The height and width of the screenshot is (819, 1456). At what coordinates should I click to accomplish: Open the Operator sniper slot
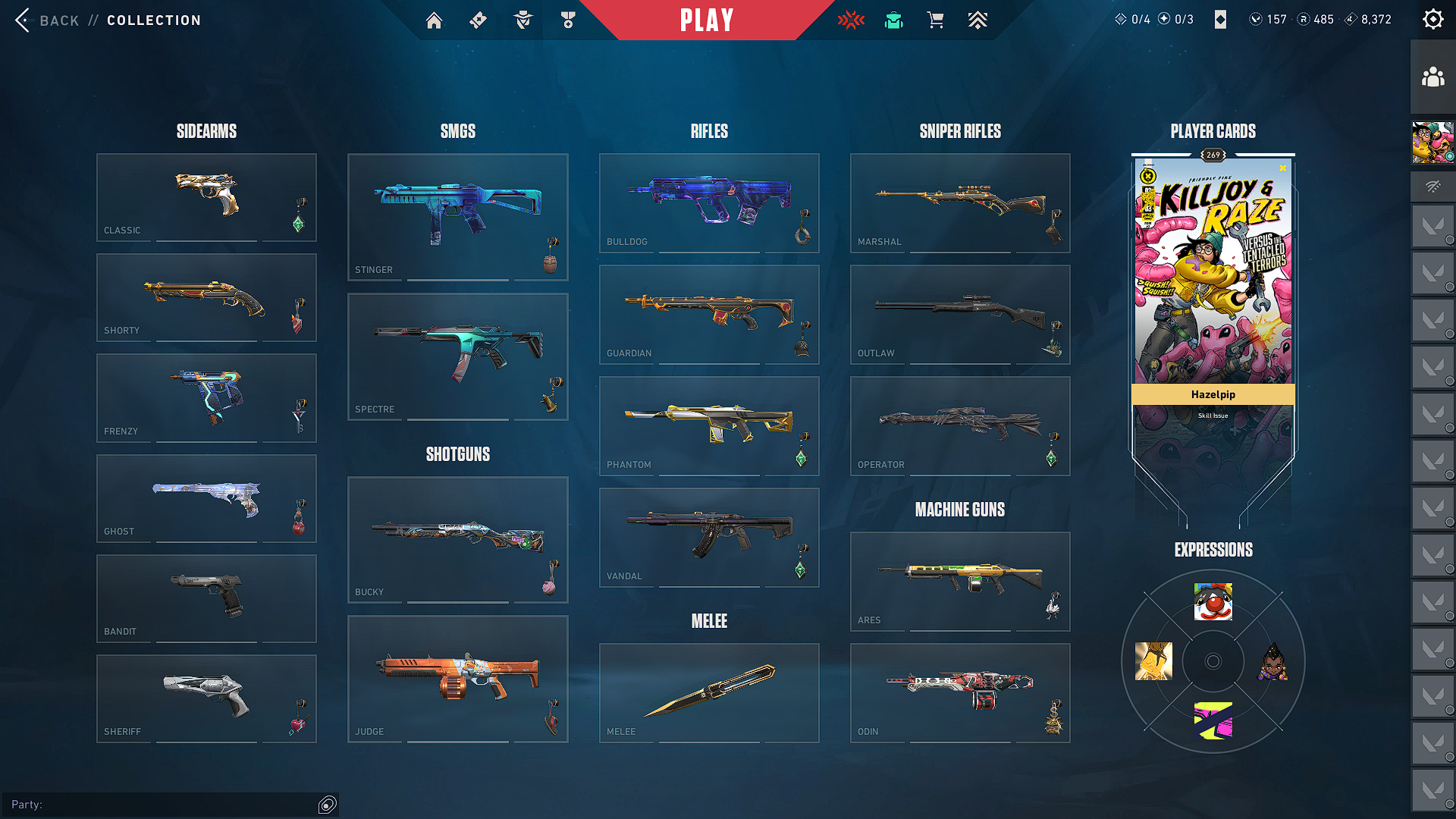point(960,425)
